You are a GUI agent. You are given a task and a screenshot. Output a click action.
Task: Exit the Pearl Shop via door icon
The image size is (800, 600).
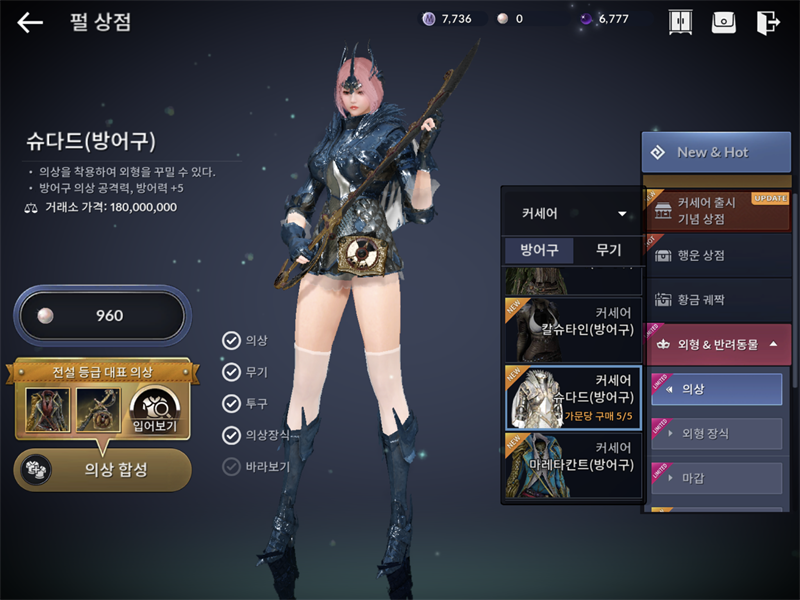pyautogui.click(x=768, y=22)
